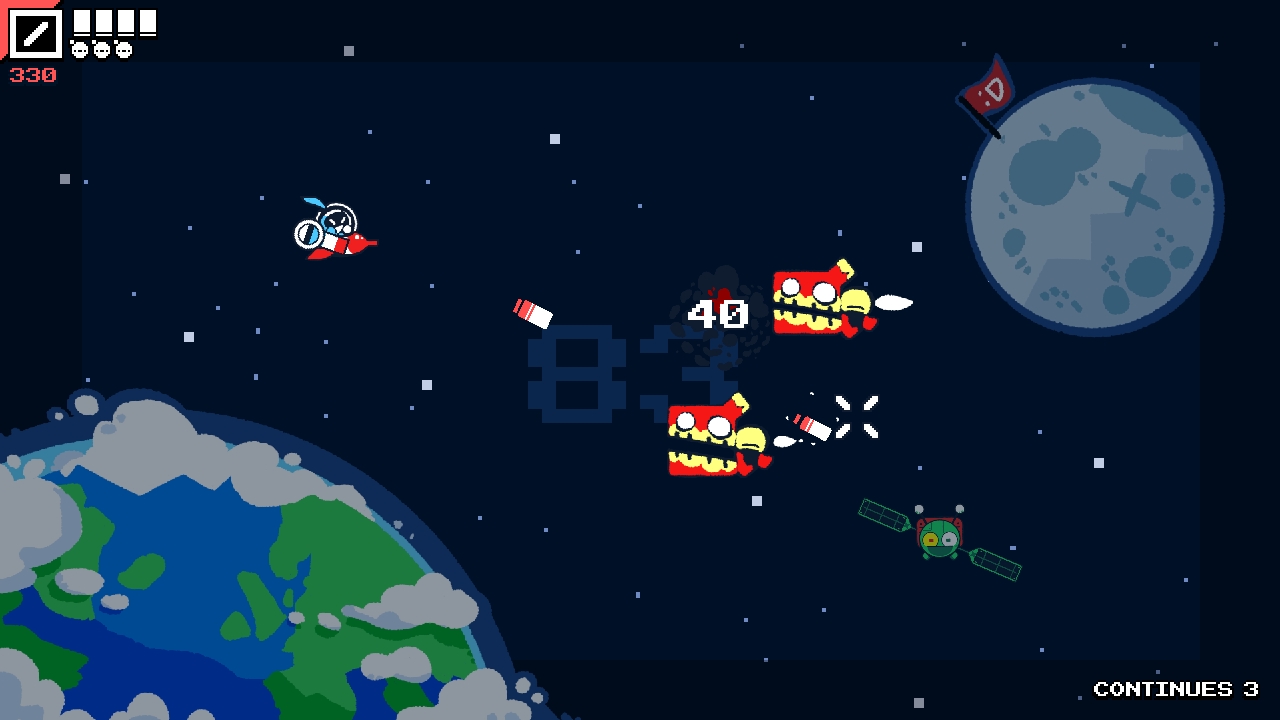
Task: Click the second astronaut life icon
Action: point(101,49)
